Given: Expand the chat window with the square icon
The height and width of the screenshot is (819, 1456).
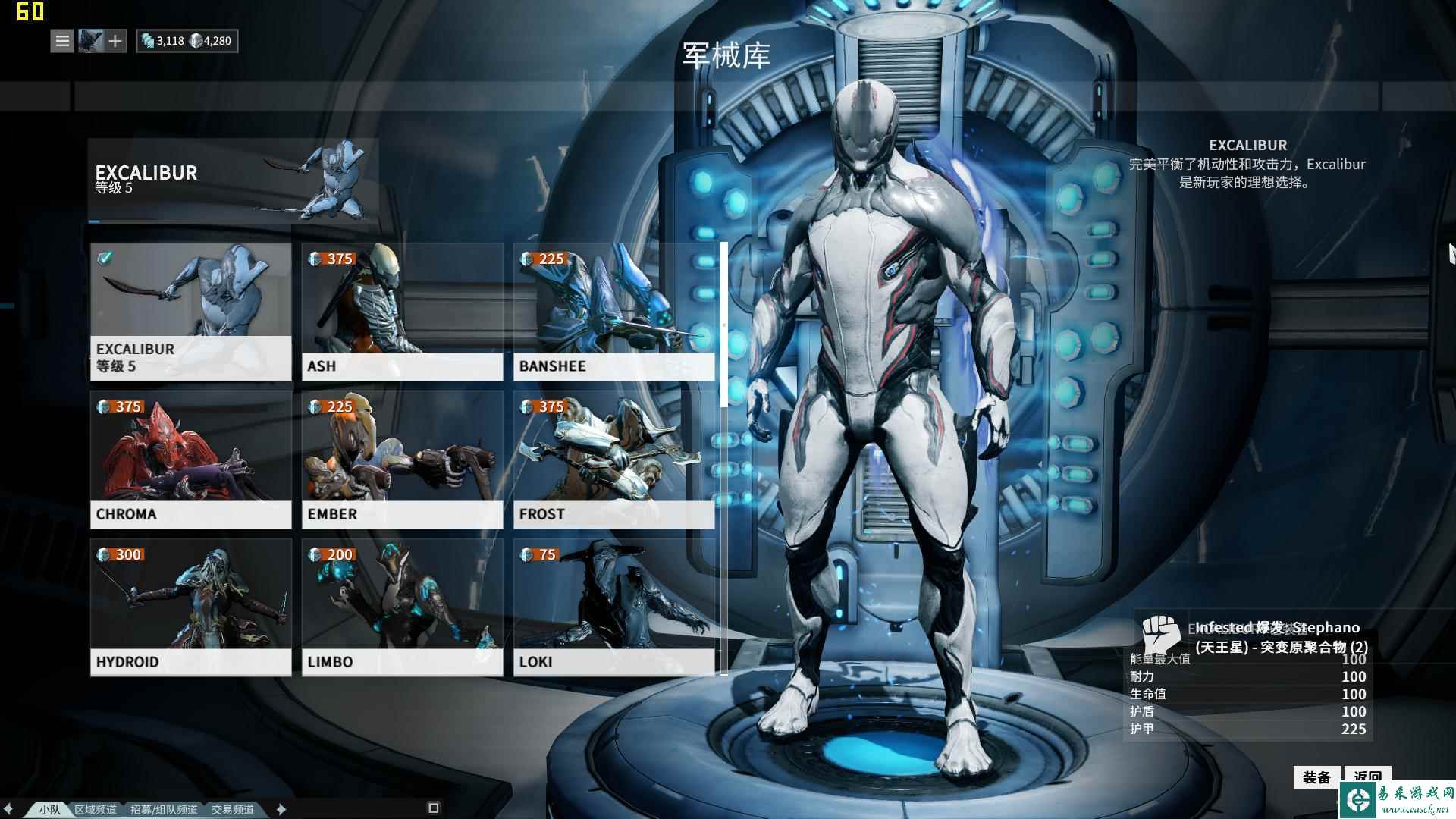Looking at the screenshot, I should [x=435, y=808].
